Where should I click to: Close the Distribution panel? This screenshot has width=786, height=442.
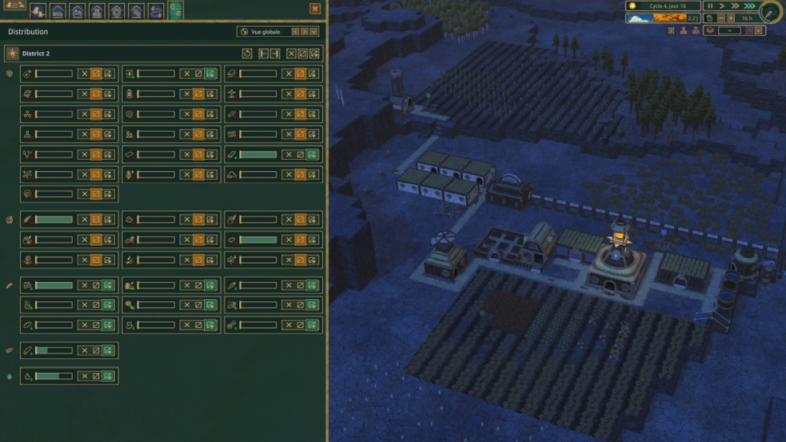point(315,9)
